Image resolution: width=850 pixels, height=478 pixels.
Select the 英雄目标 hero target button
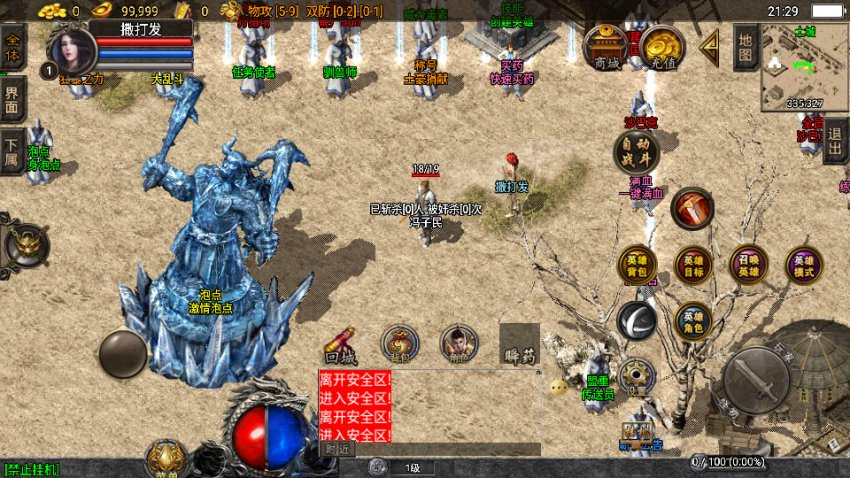[693, 265]
